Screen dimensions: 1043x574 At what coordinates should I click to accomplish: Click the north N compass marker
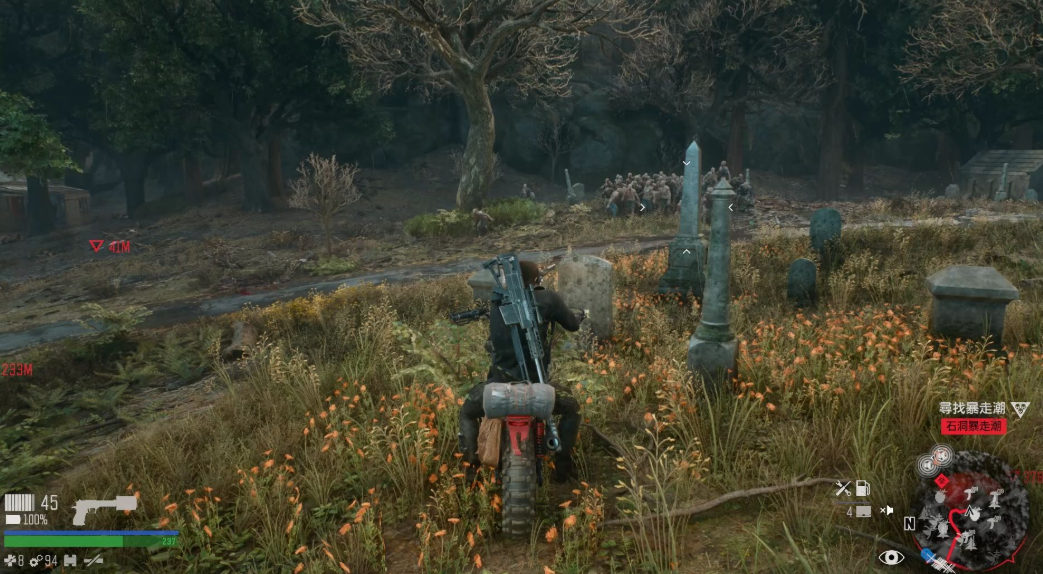[x=909, y=524]
